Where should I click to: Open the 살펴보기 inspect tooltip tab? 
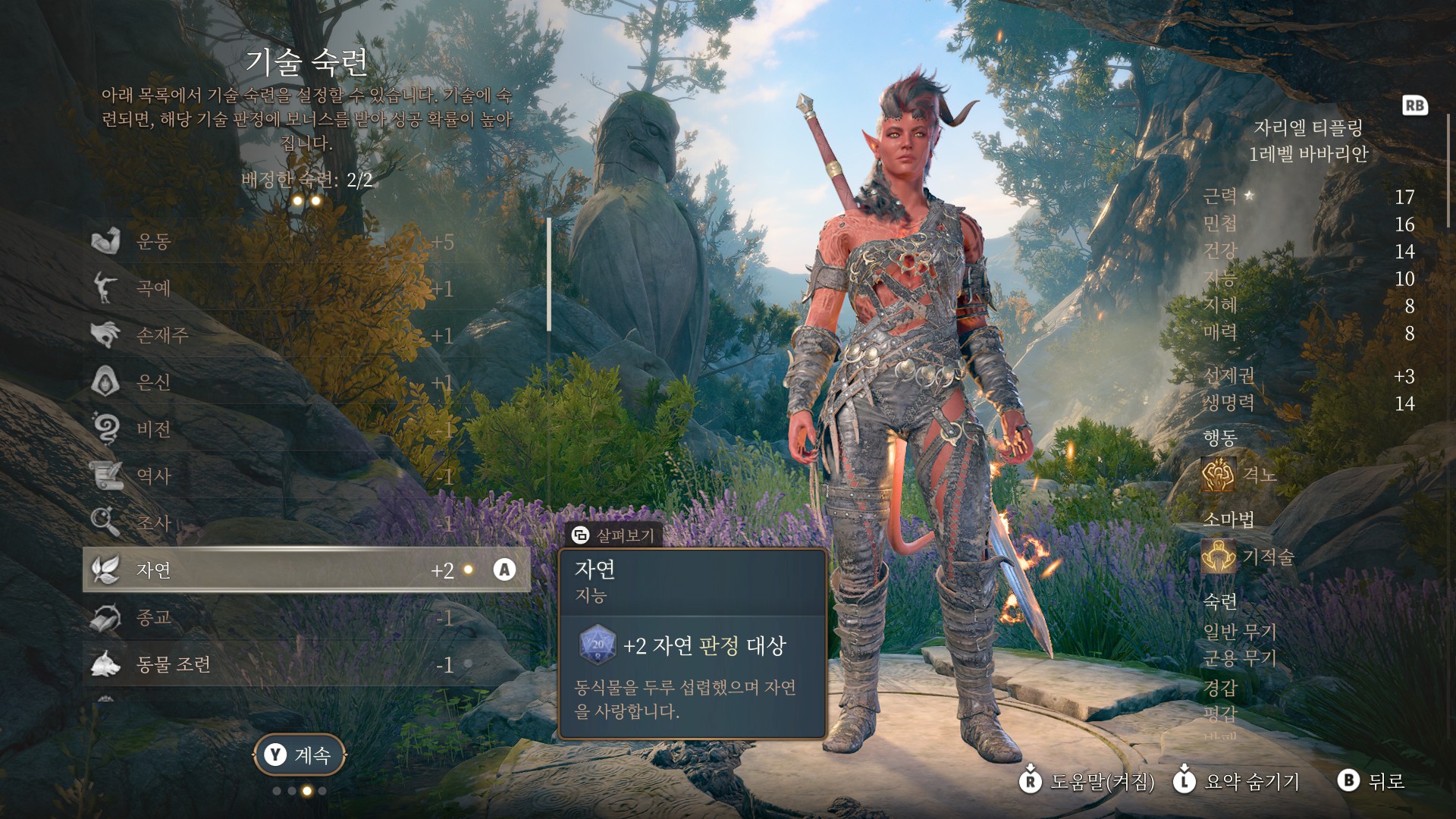point(614,535)
